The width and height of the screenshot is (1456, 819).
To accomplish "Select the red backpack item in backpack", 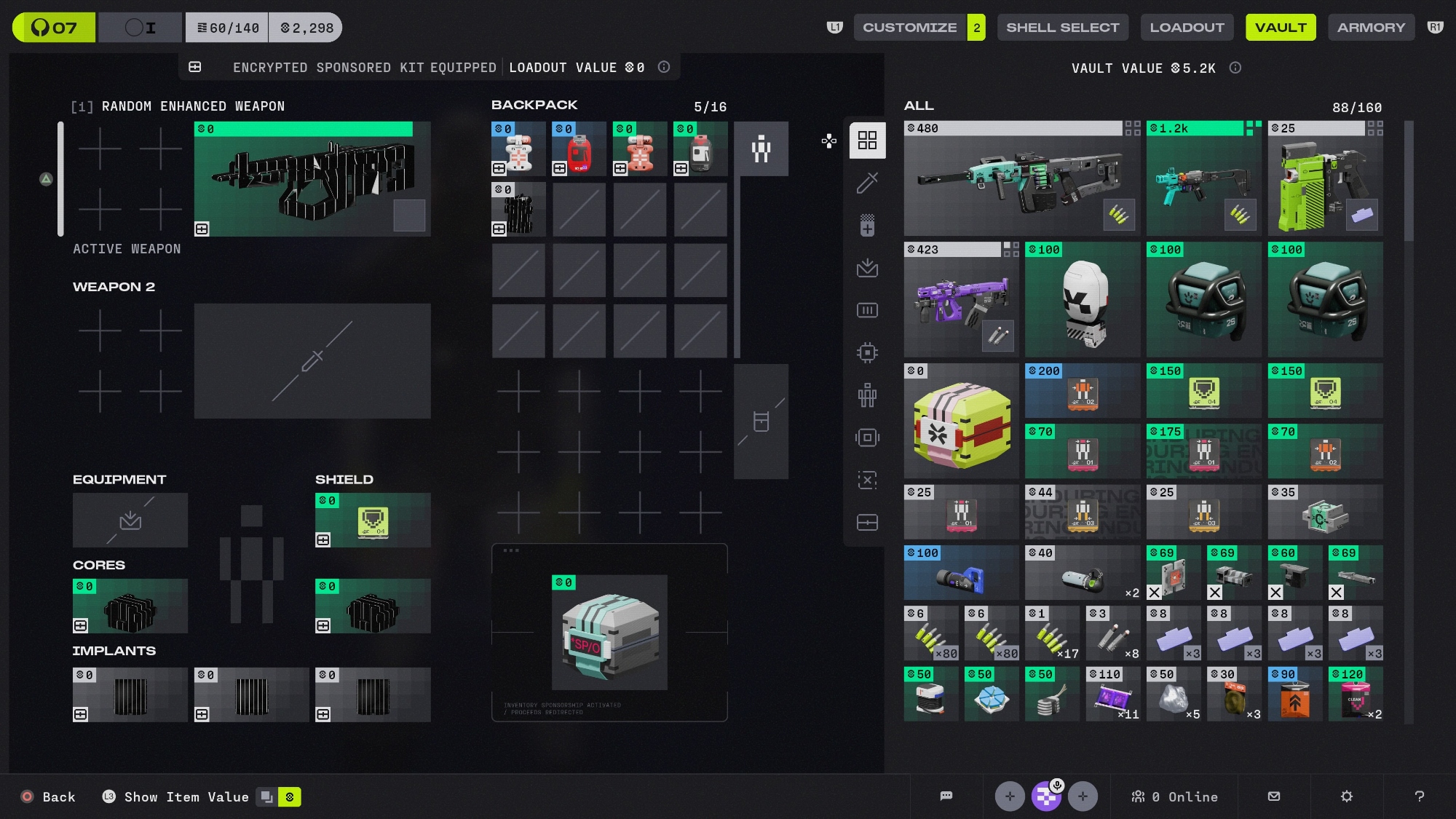I will (579, 150).
